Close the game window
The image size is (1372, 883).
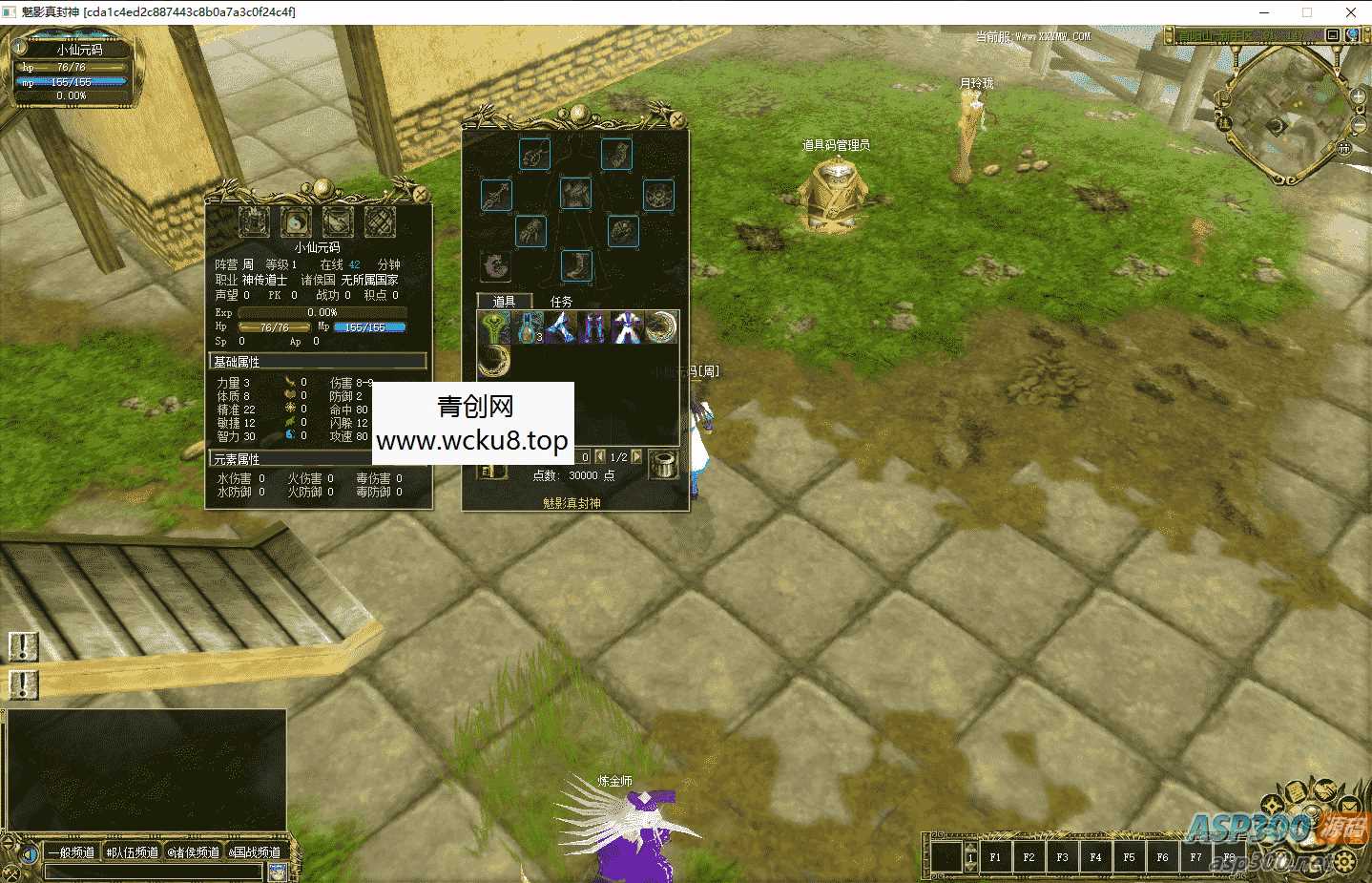point(1350,12)
